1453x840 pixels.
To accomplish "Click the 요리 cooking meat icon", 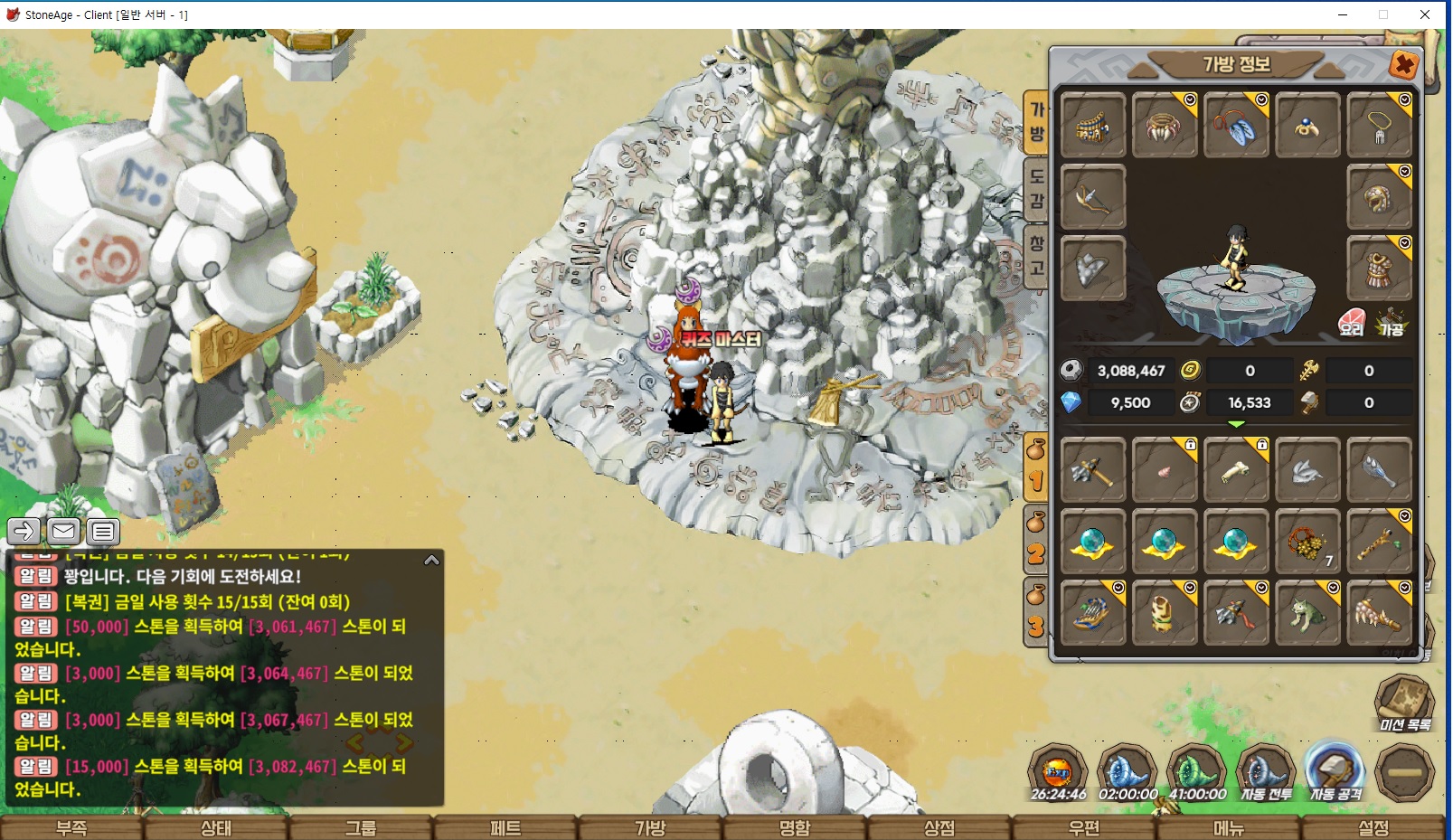I will coord(1351,323).
